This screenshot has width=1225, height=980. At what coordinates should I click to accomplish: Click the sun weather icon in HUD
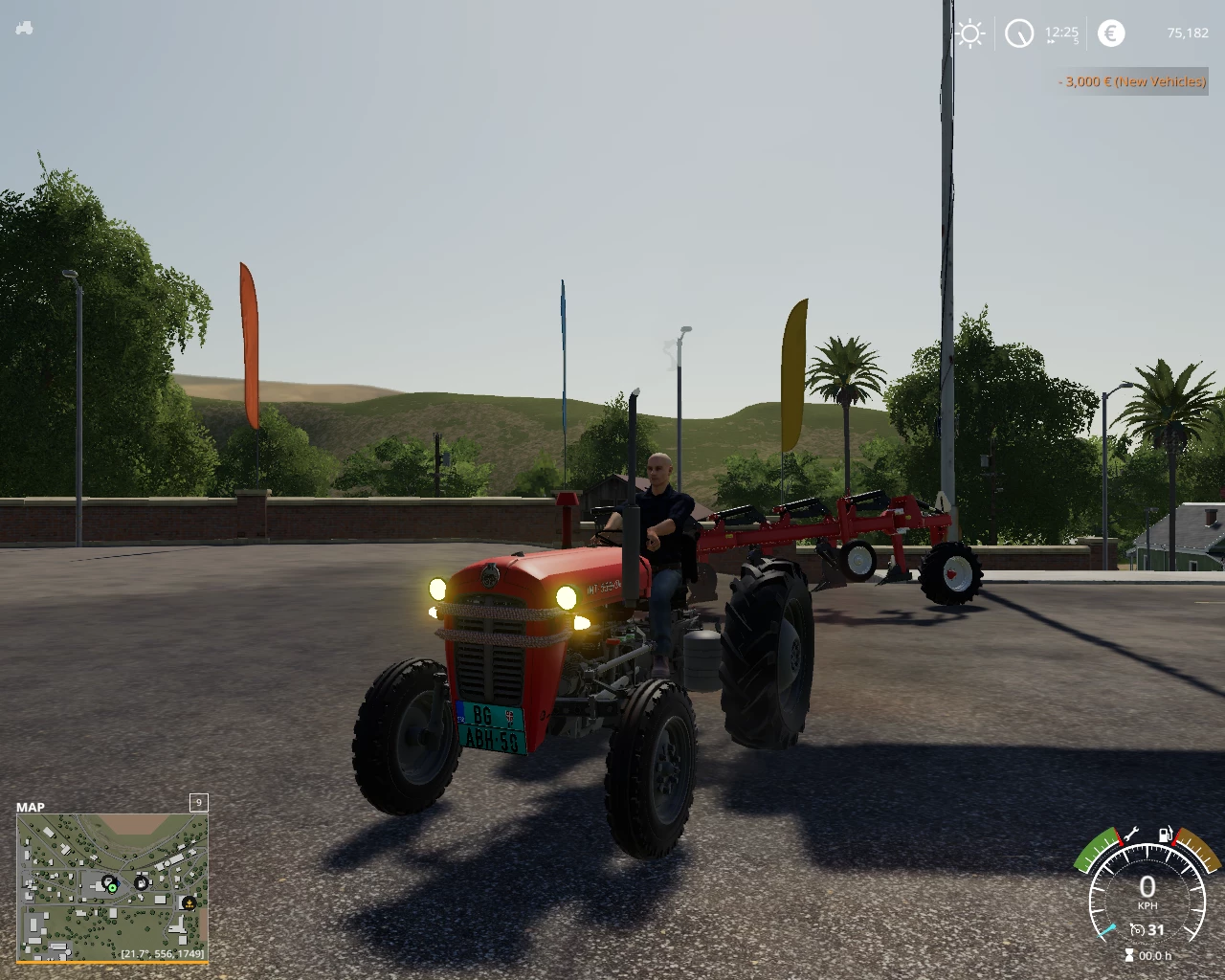pyautogui.click(x=970, y=33)
